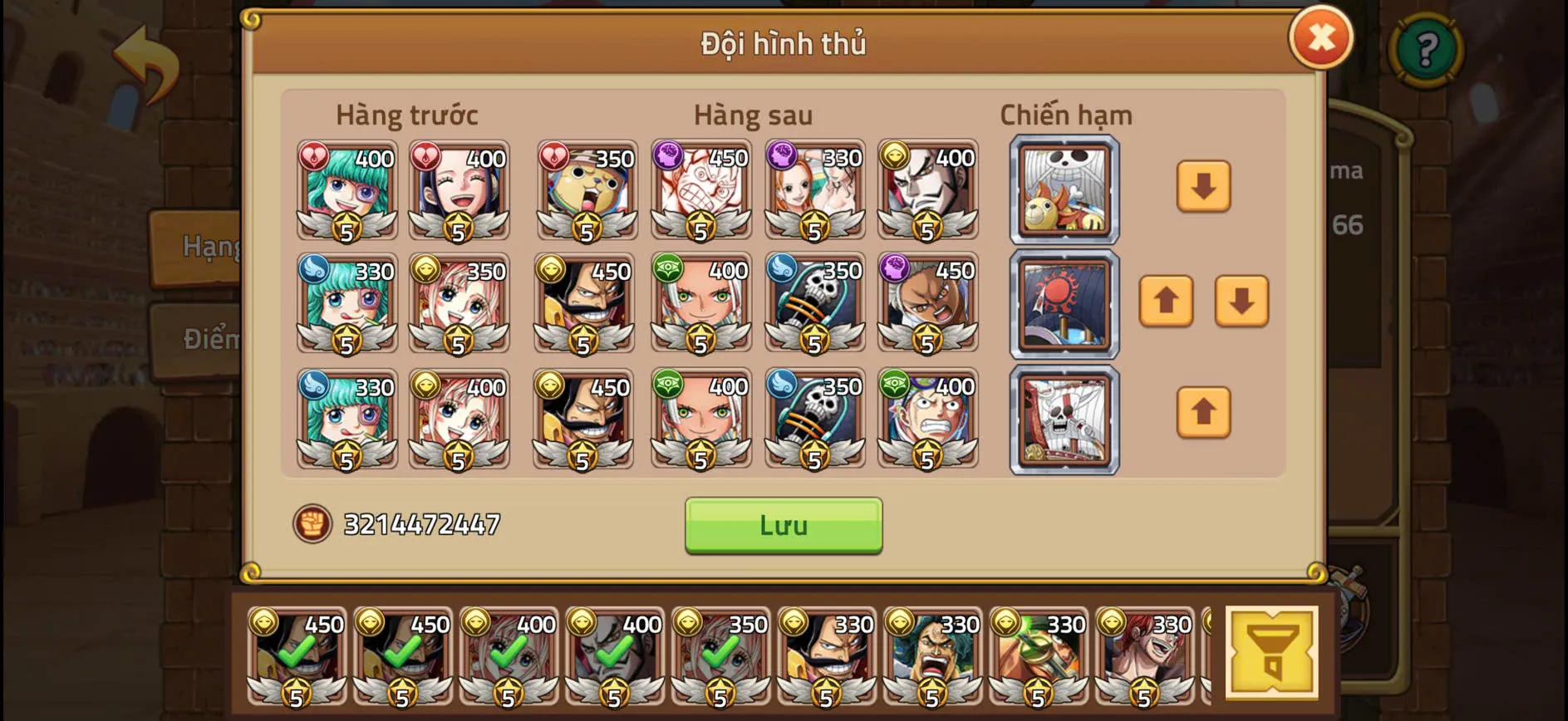
Task: Select Chopper's portrait in the front row
Action: point(584,191)
